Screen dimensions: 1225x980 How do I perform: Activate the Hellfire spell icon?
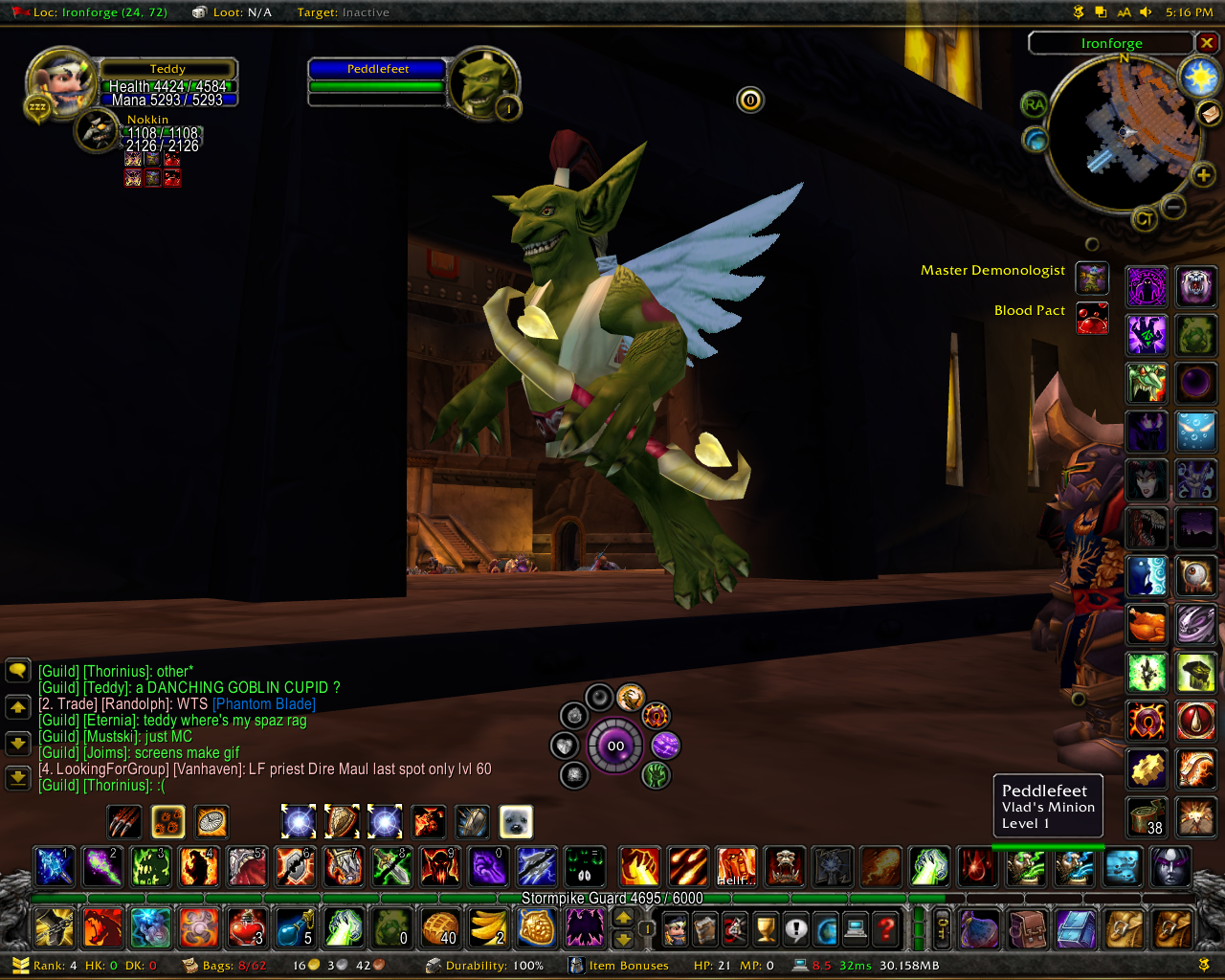[736, 867]
